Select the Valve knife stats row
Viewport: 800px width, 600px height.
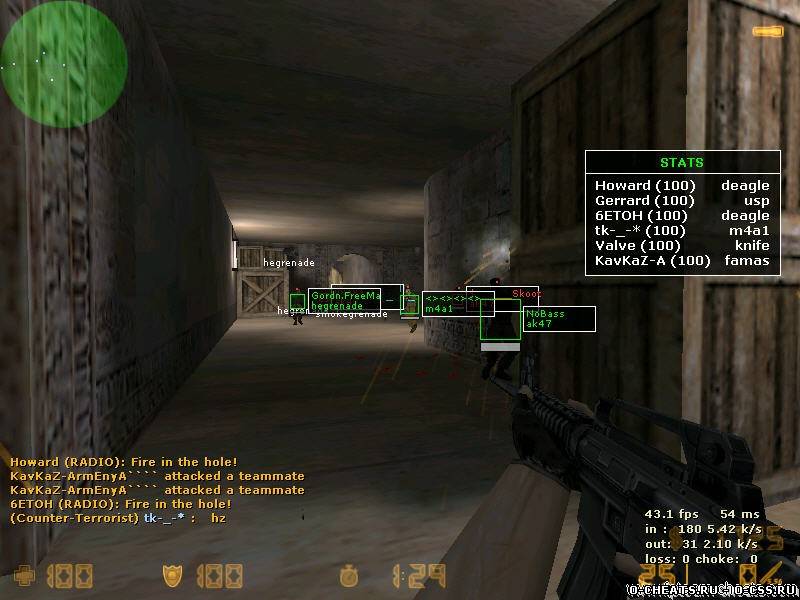click(682, 245)
